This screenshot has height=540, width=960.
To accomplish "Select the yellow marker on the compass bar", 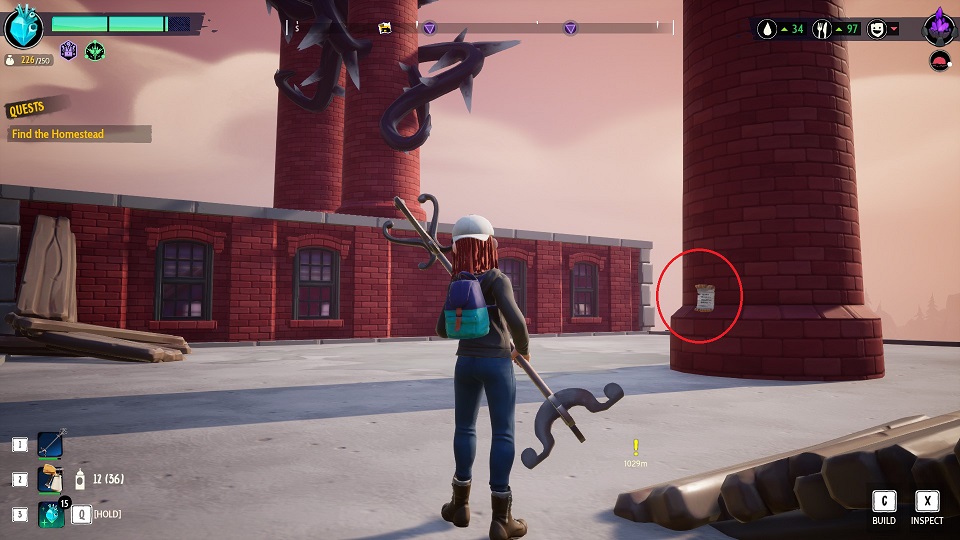I will (385, 28).
